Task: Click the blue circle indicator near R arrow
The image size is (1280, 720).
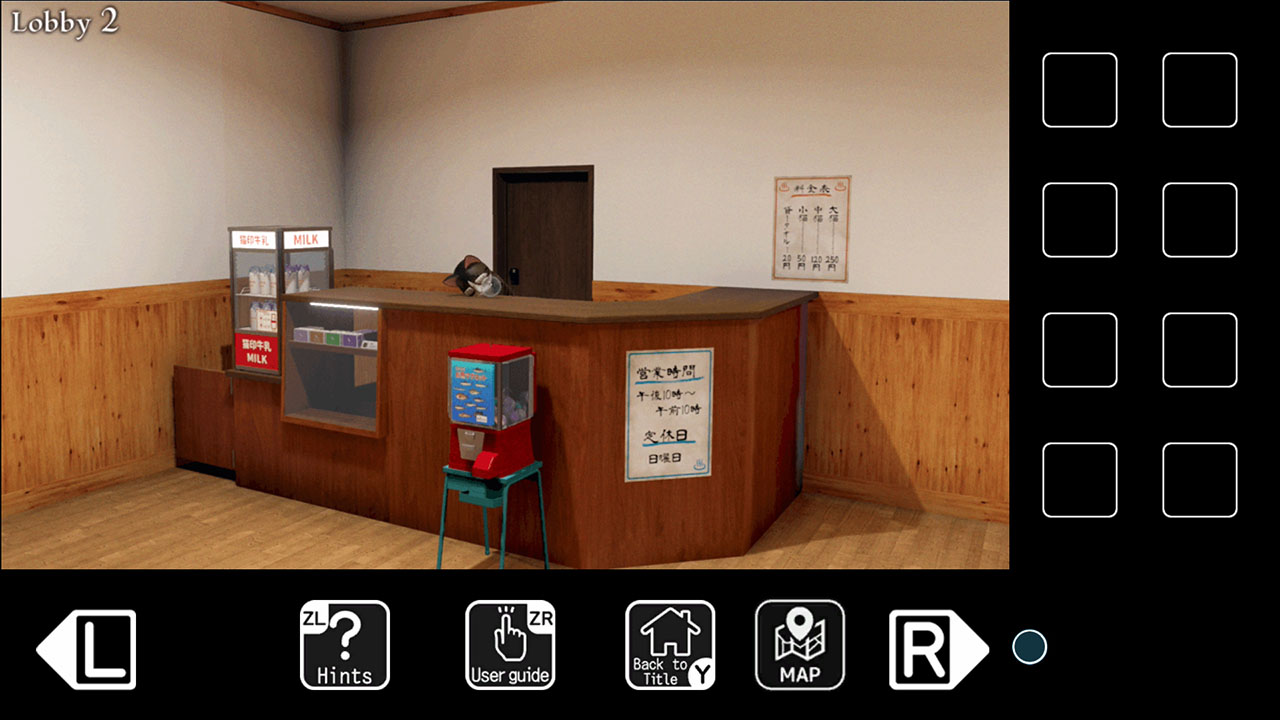Action: click(1029, 647)
